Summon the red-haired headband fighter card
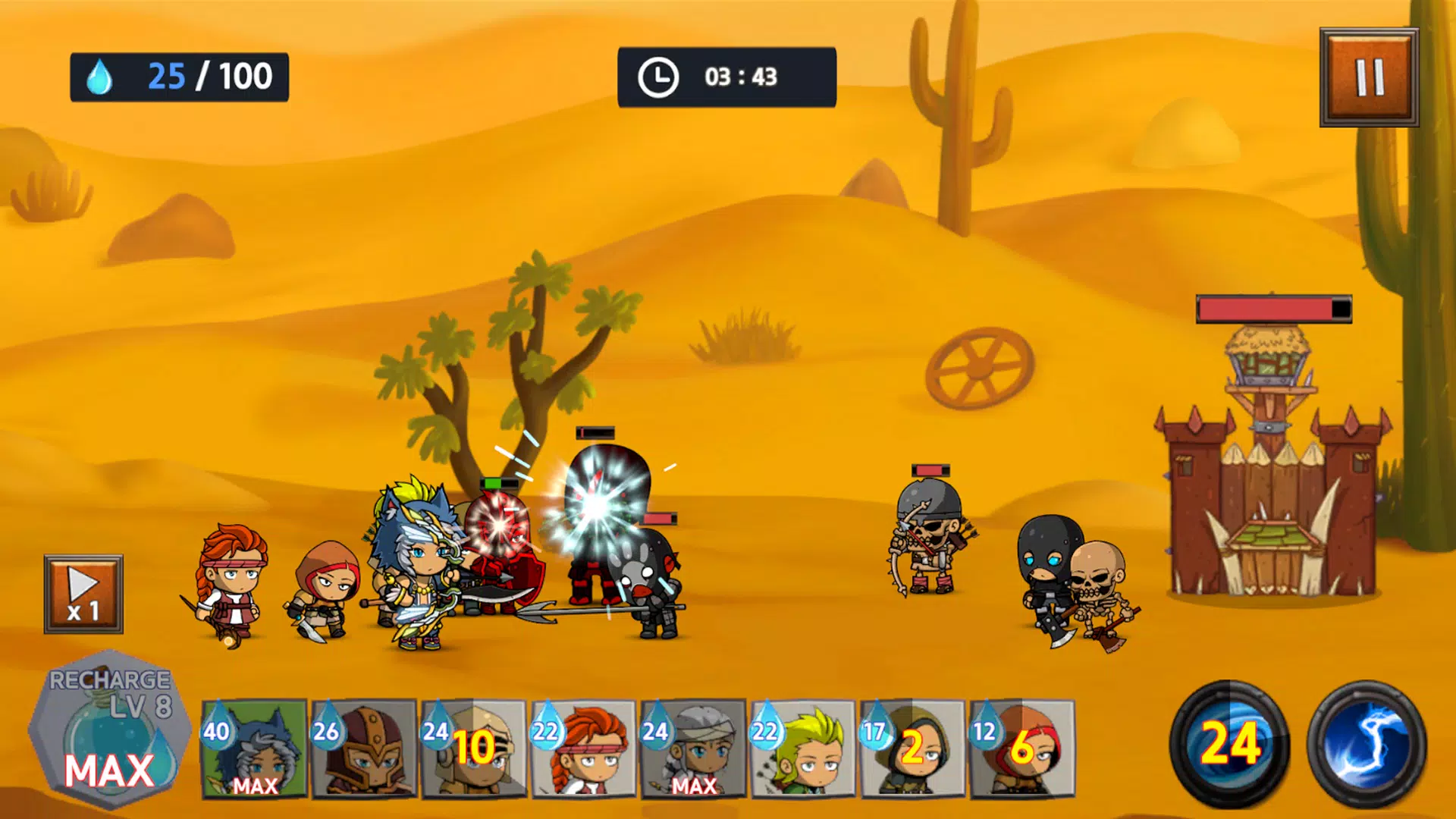 coord(584,748)
